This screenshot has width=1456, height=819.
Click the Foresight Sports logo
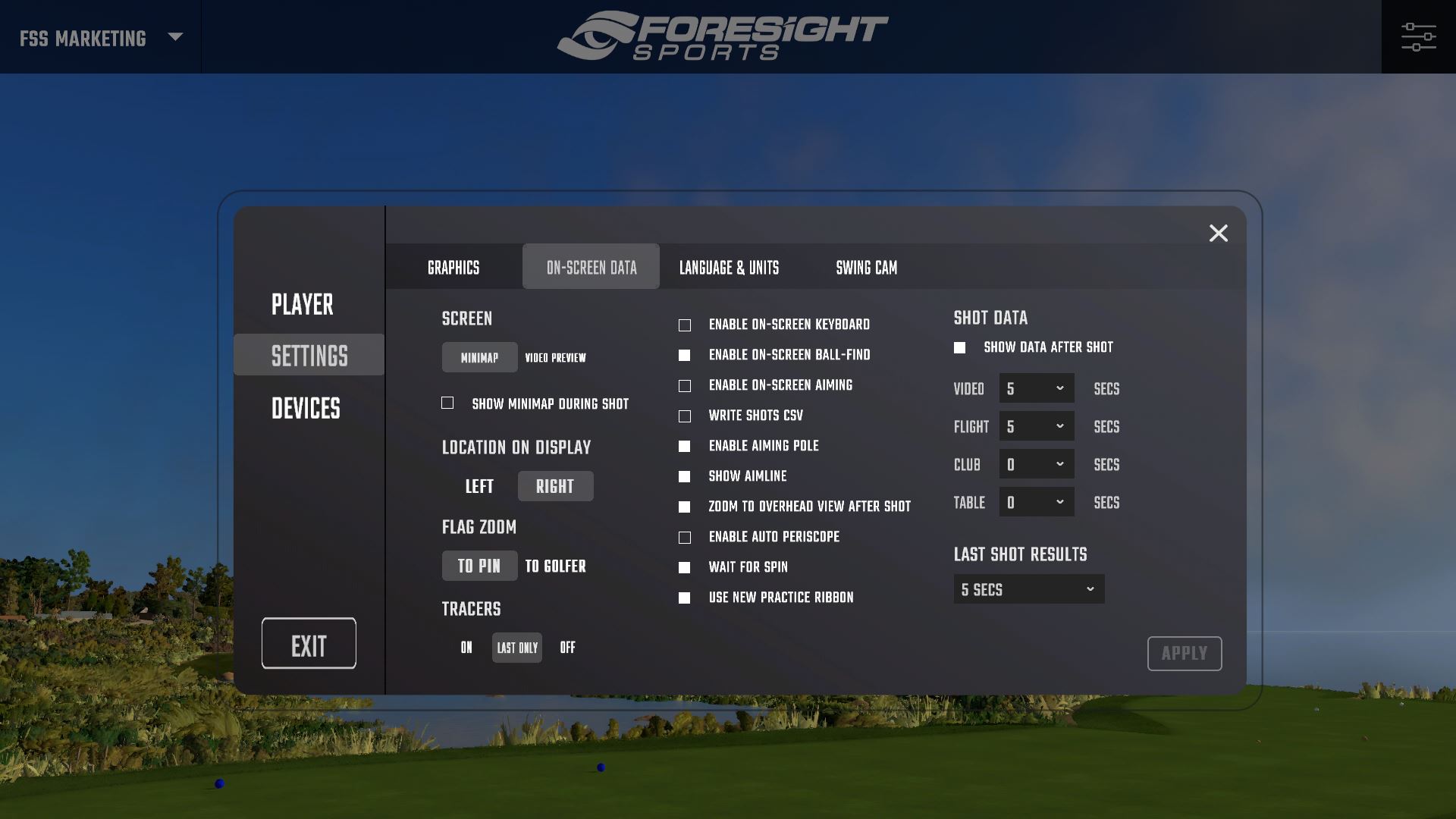(726, 36)
